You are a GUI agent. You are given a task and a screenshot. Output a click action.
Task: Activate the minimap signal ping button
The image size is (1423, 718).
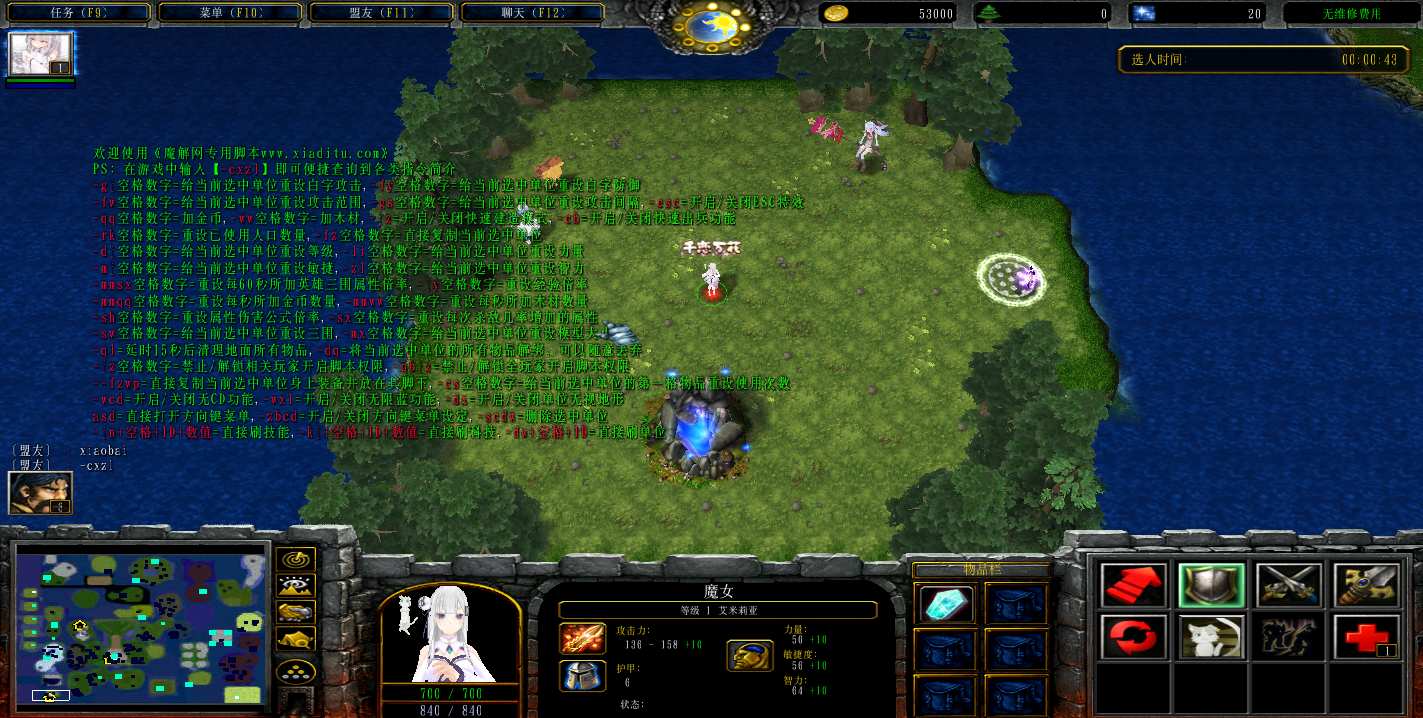pos(297,560)
